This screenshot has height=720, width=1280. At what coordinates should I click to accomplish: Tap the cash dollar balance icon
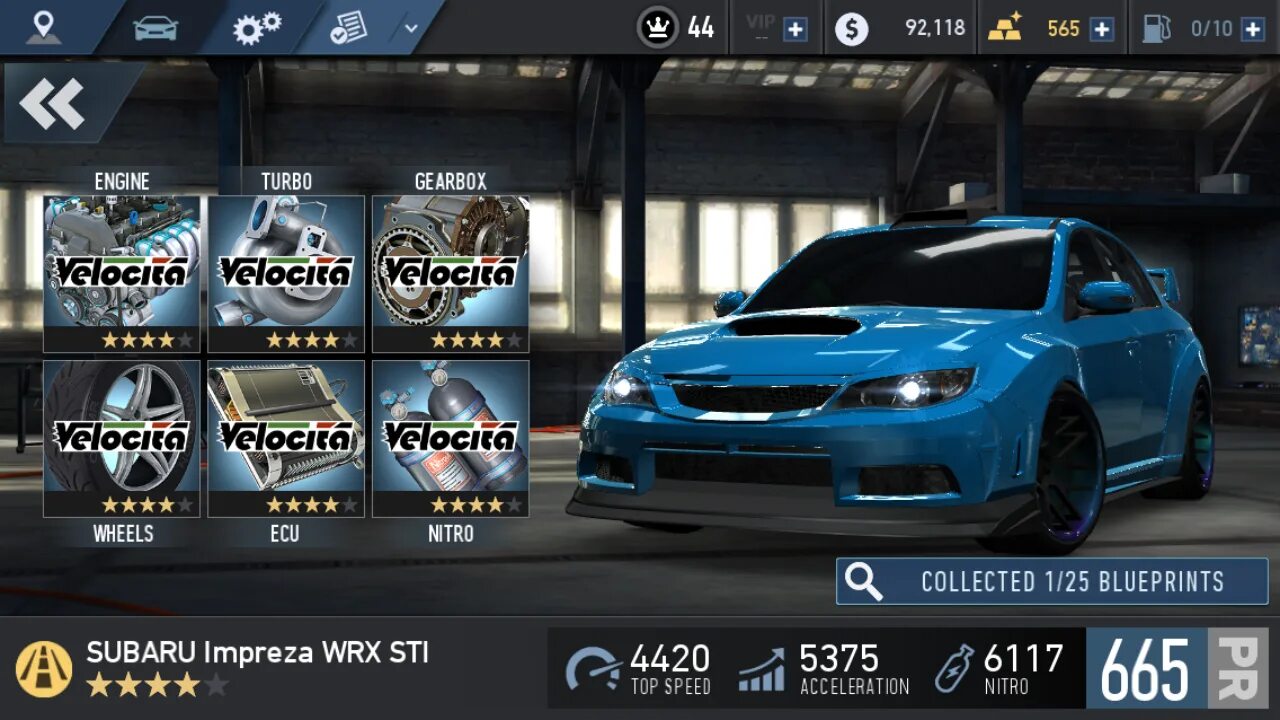pos(851,29)
